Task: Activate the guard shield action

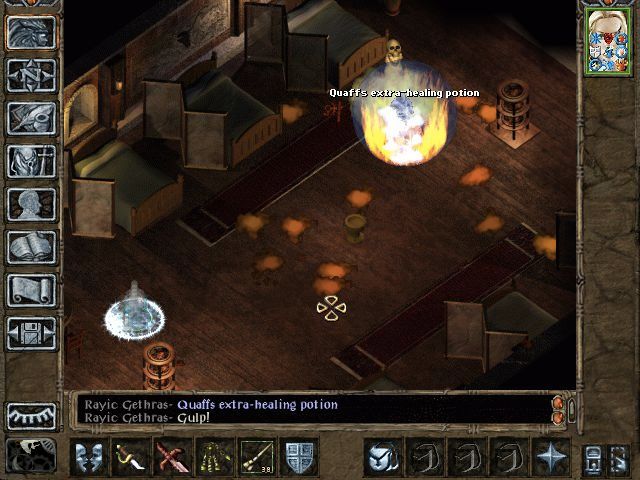Action: 298,457
